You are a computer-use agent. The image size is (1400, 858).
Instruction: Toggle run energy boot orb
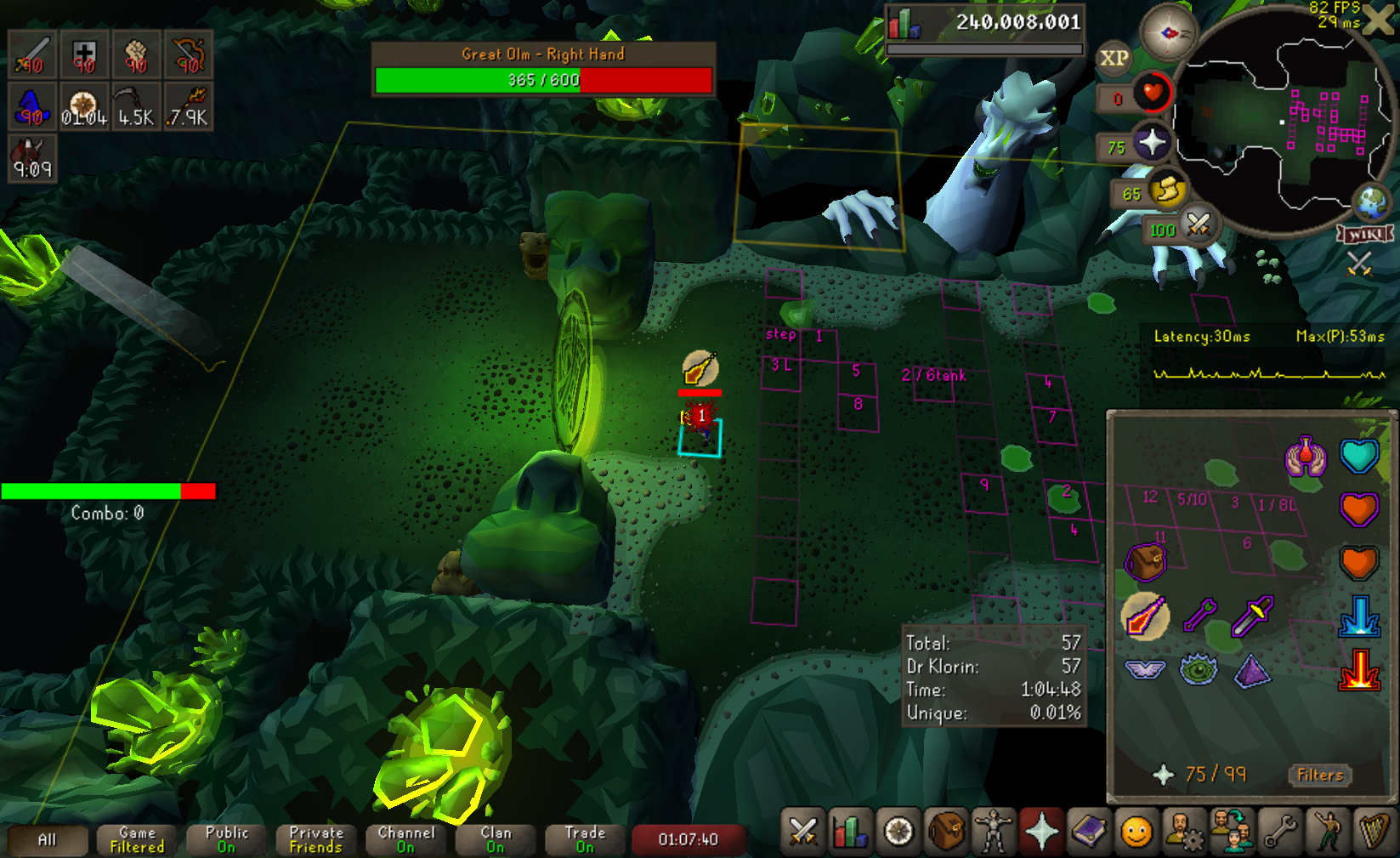pos(1168,190)
